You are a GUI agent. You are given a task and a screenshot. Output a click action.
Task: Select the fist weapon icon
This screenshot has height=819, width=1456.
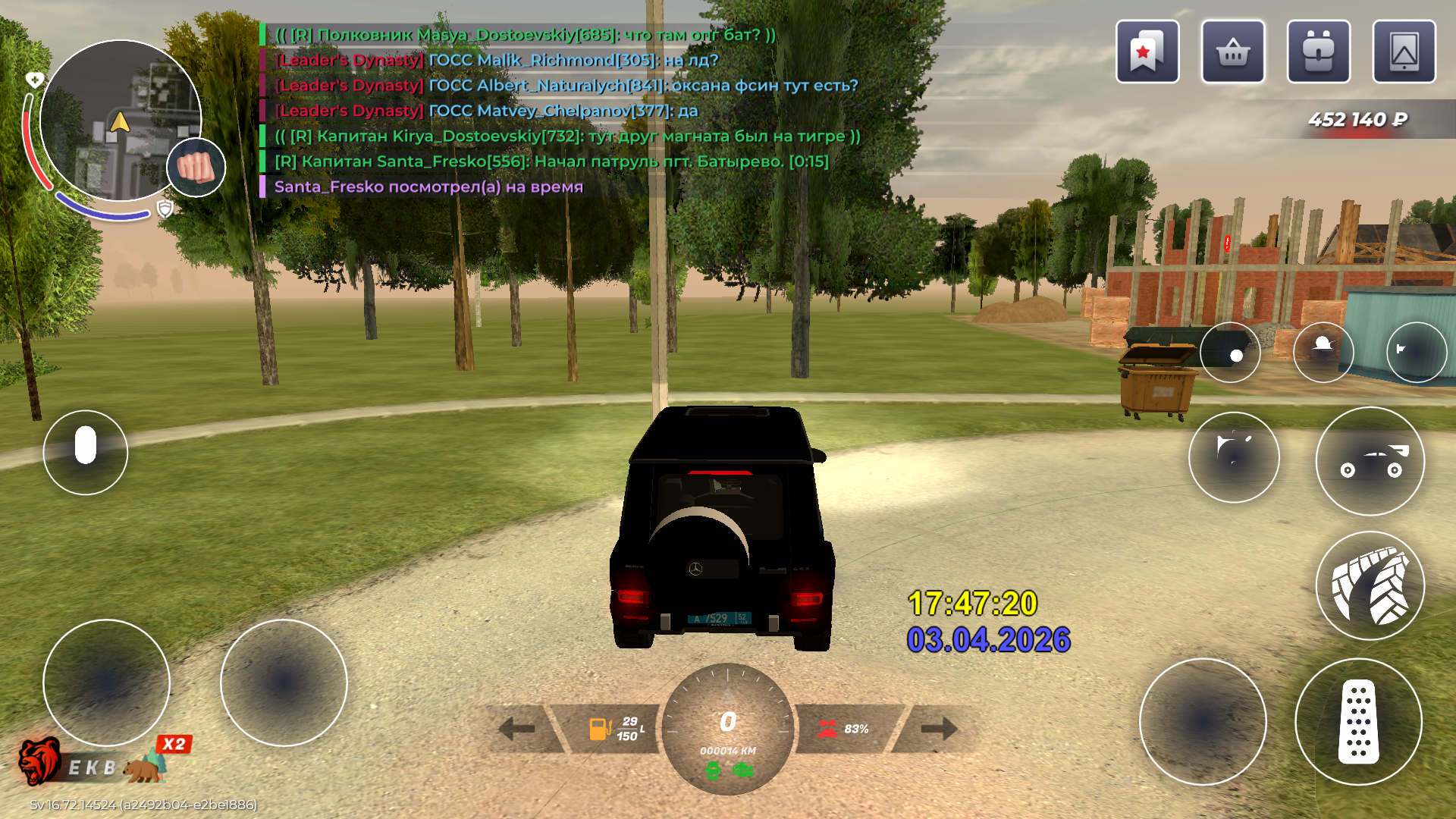196,168
